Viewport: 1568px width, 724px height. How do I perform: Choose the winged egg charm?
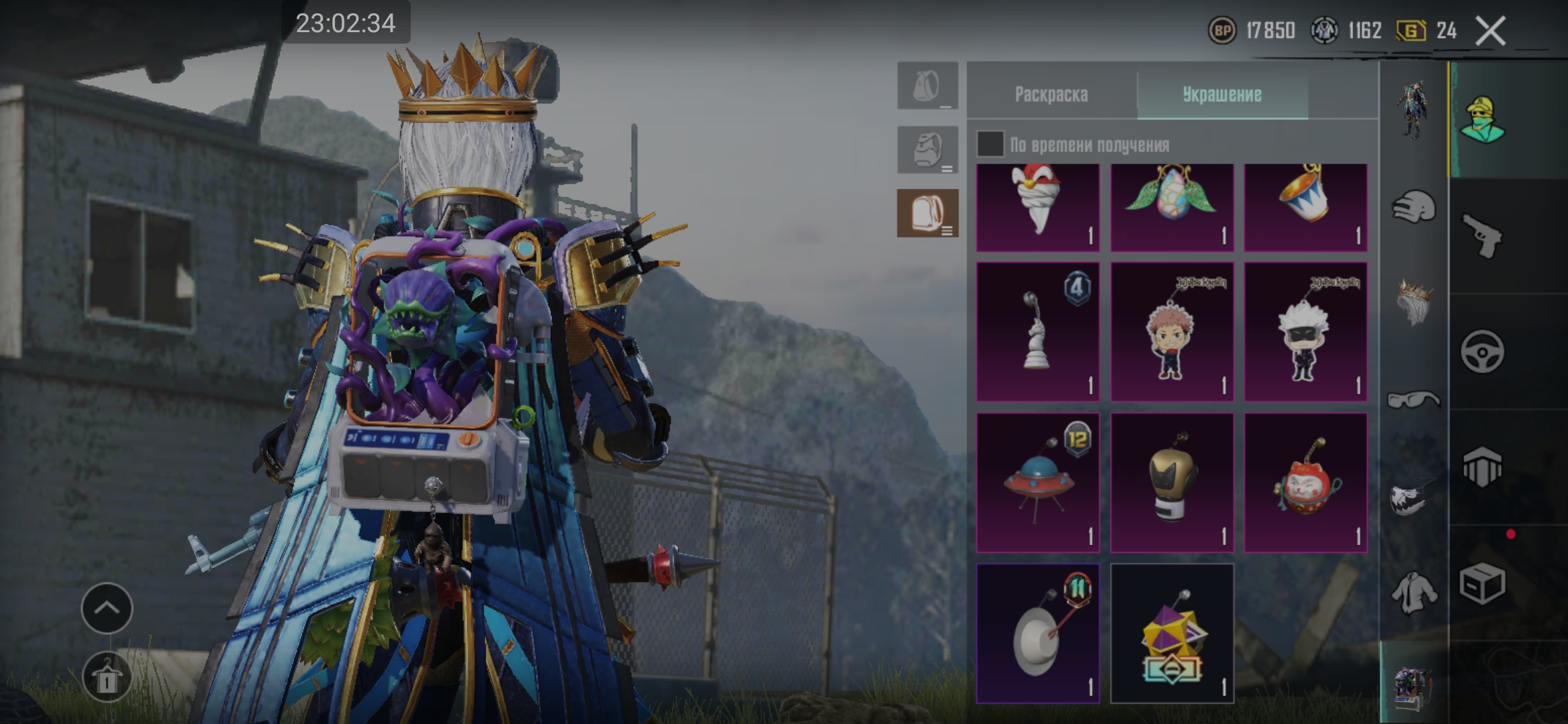tap(1171, 208)
